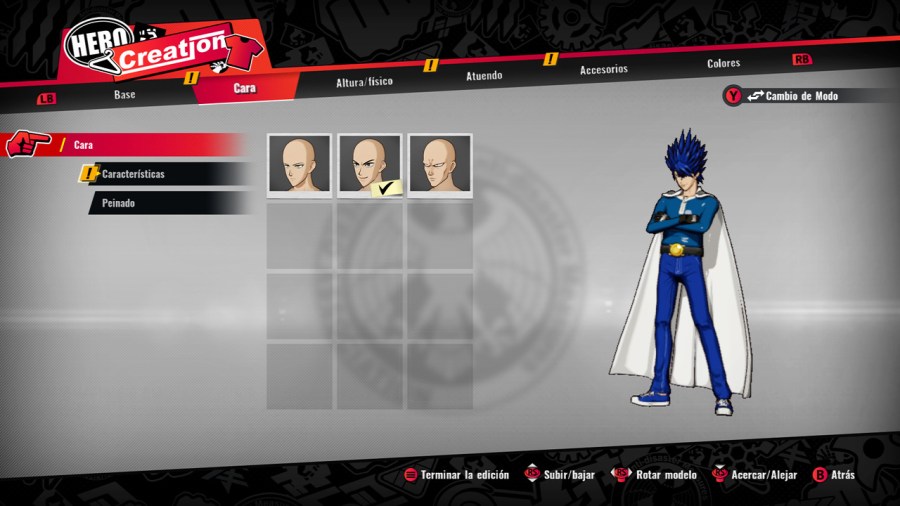Open the Accesorios tab
Viewport: 900px width, 506px height.
tap(603, 69)
